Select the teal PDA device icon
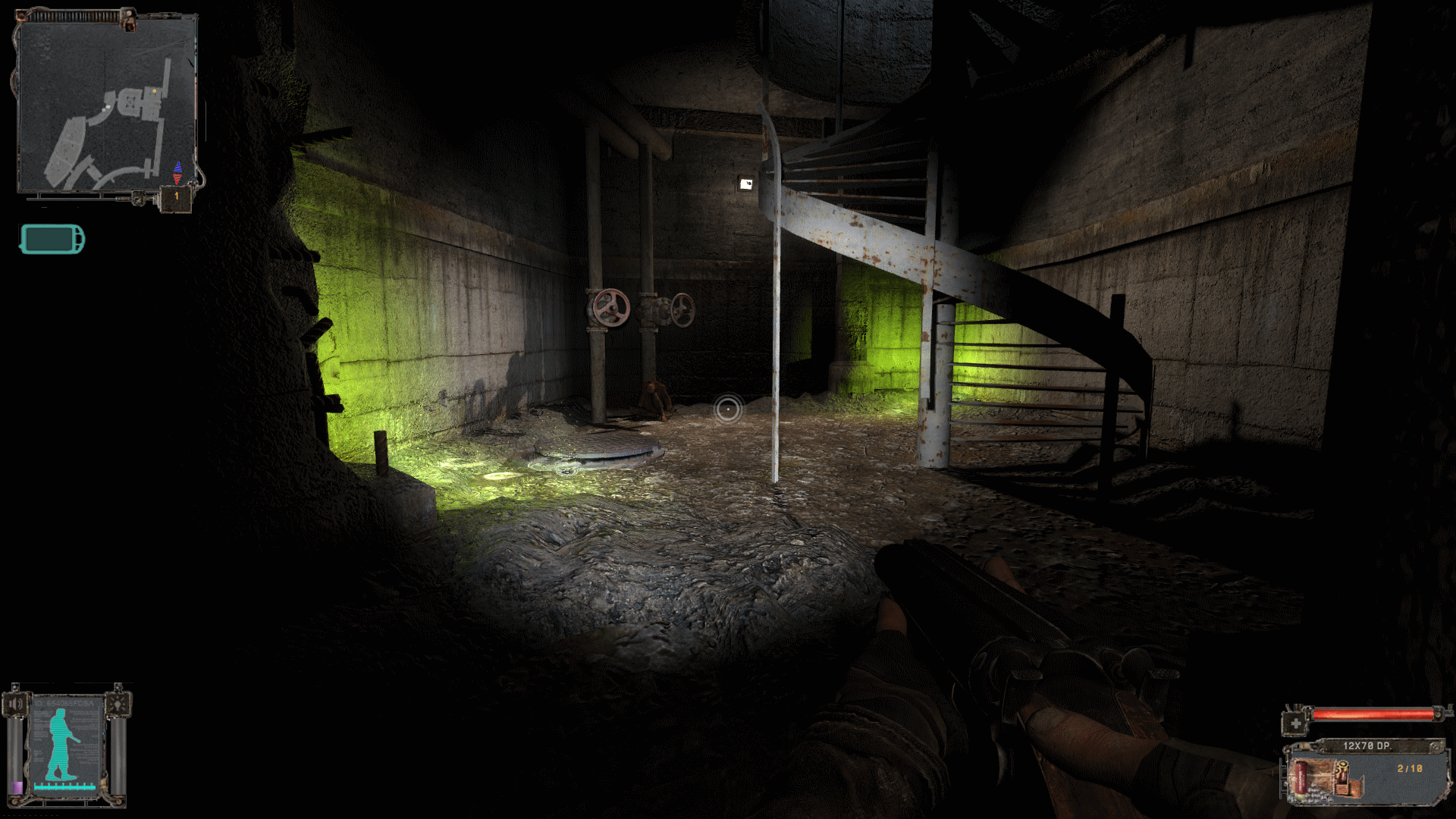Image resolution: width=1456 pixels, height=819 pixels. (52, 240)
